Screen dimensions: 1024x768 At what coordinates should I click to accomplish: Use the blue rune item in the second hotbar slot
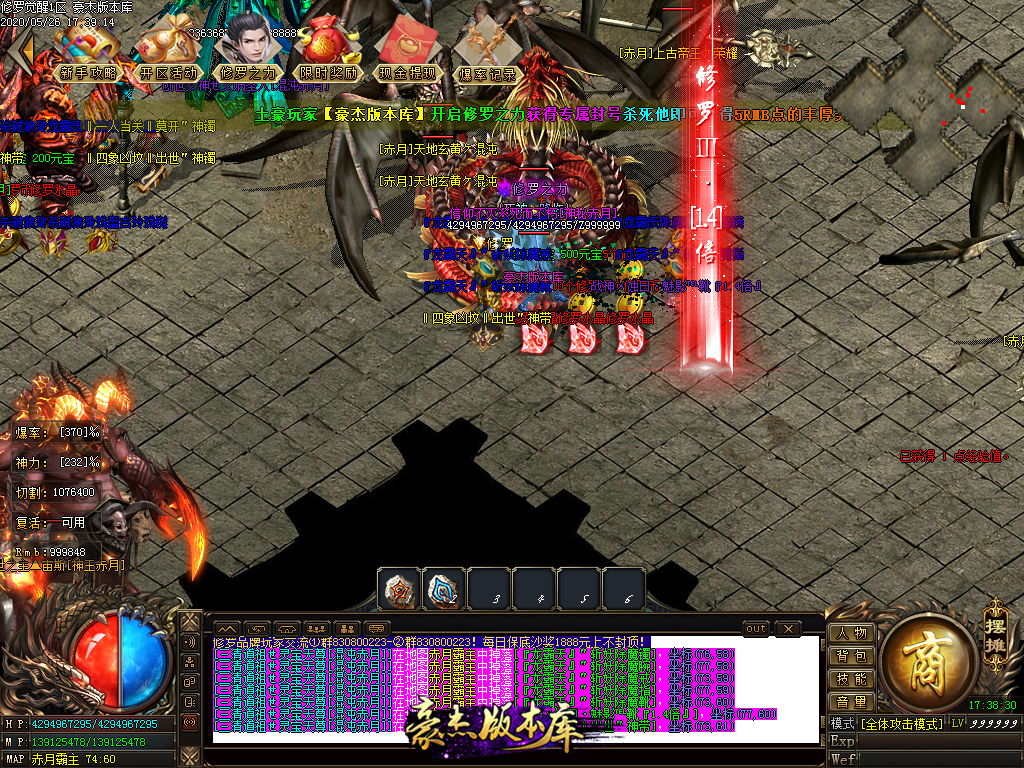coord(444,590)
